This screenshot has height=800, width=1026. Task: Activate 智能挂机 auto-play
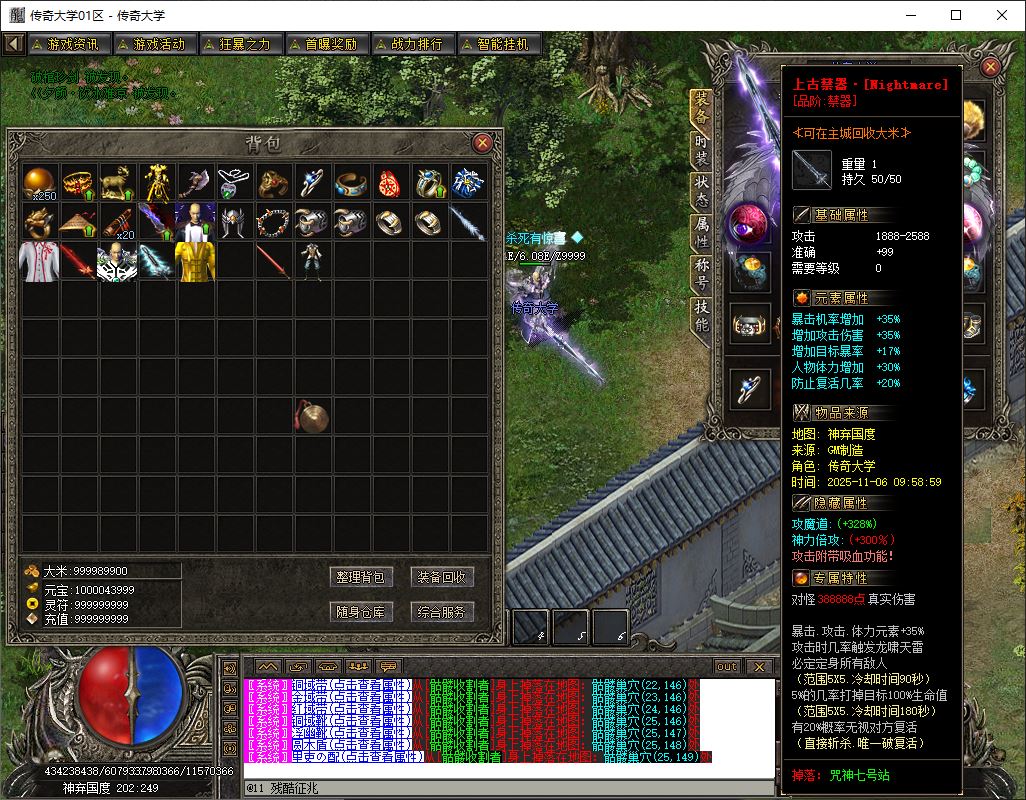(497, 44)
